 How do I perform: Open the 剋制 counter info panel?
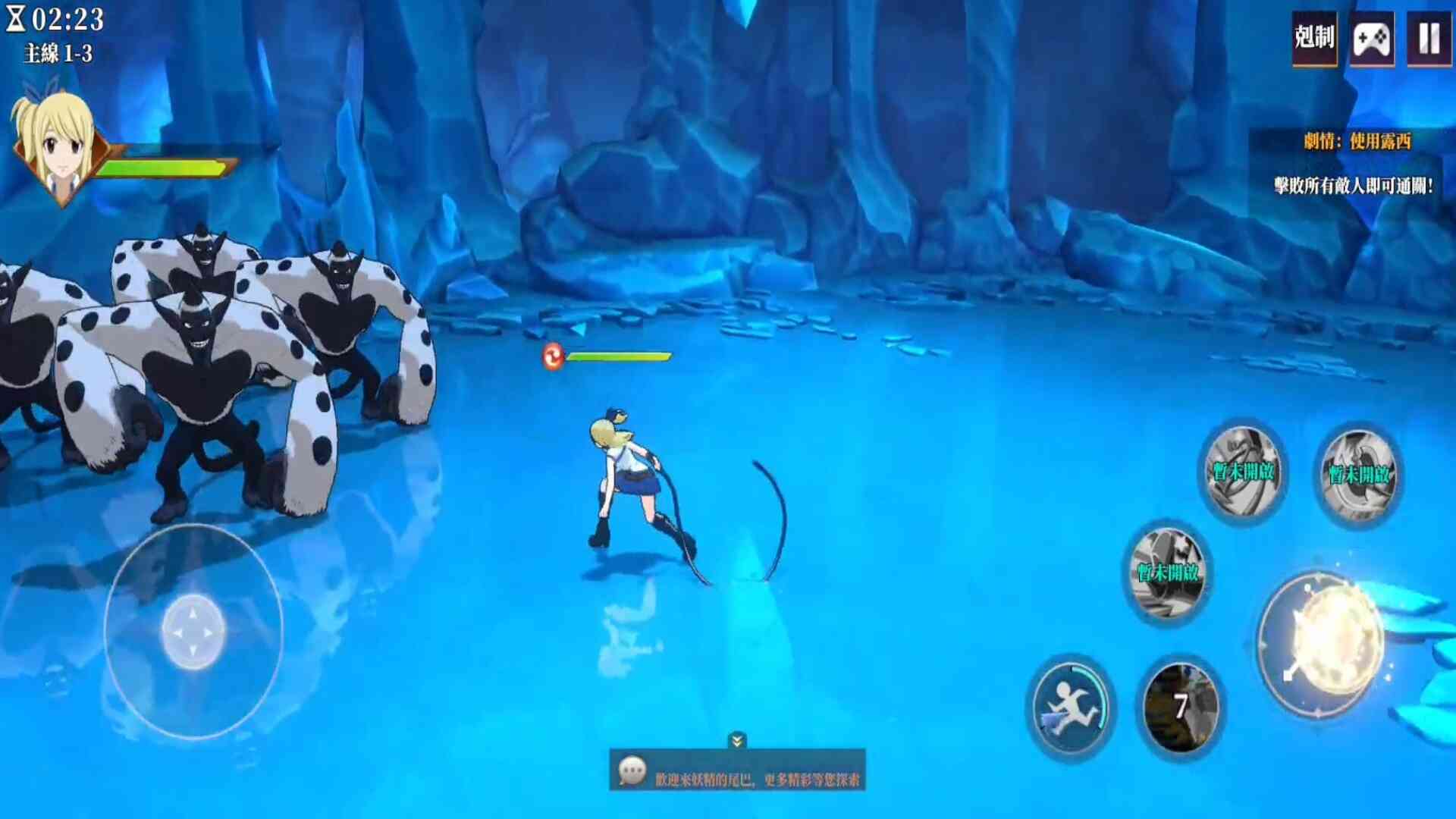(1314, 38)
